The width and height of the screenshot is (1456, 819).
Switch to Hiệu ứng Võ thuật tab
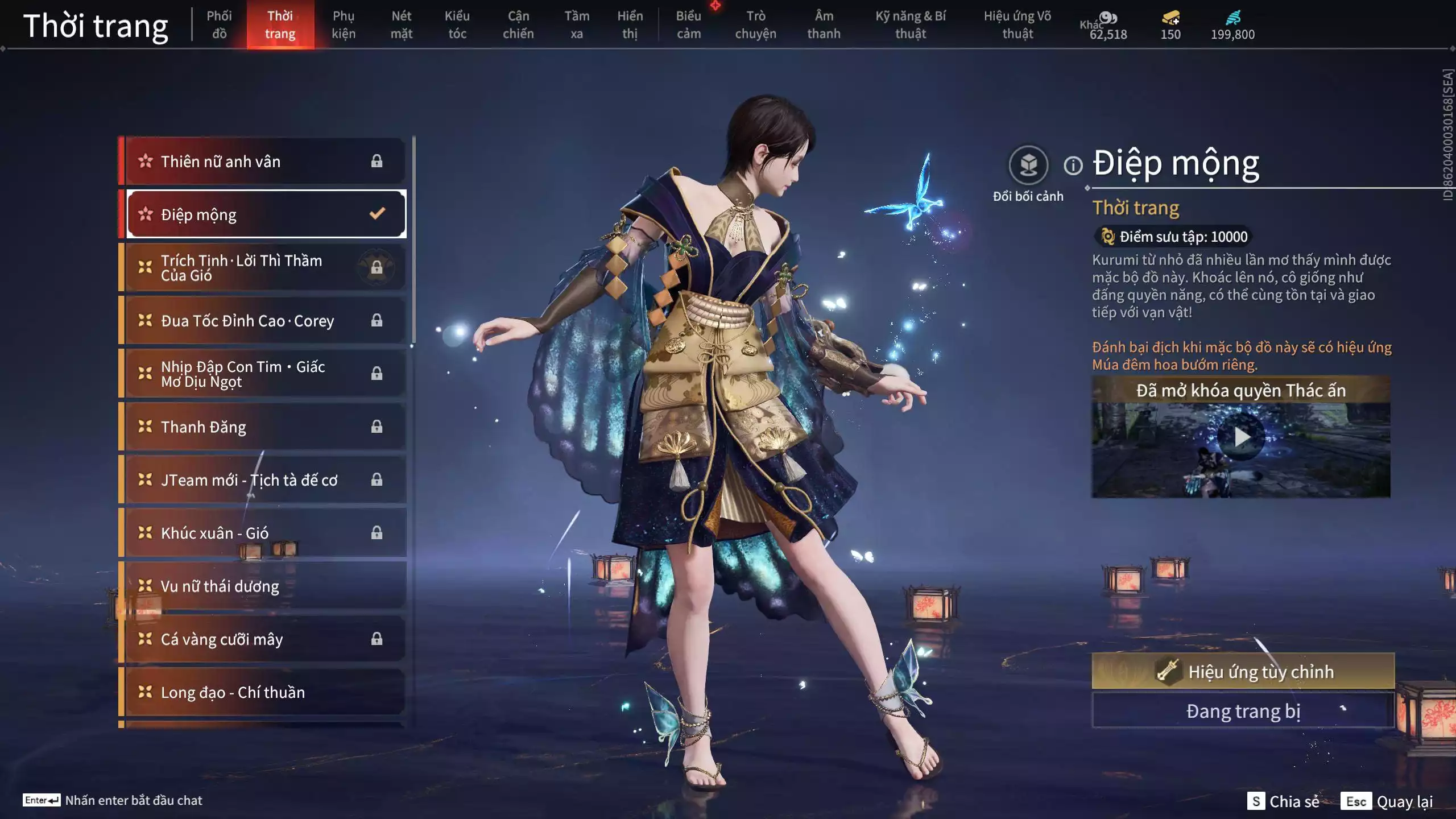pos(1017,25)
